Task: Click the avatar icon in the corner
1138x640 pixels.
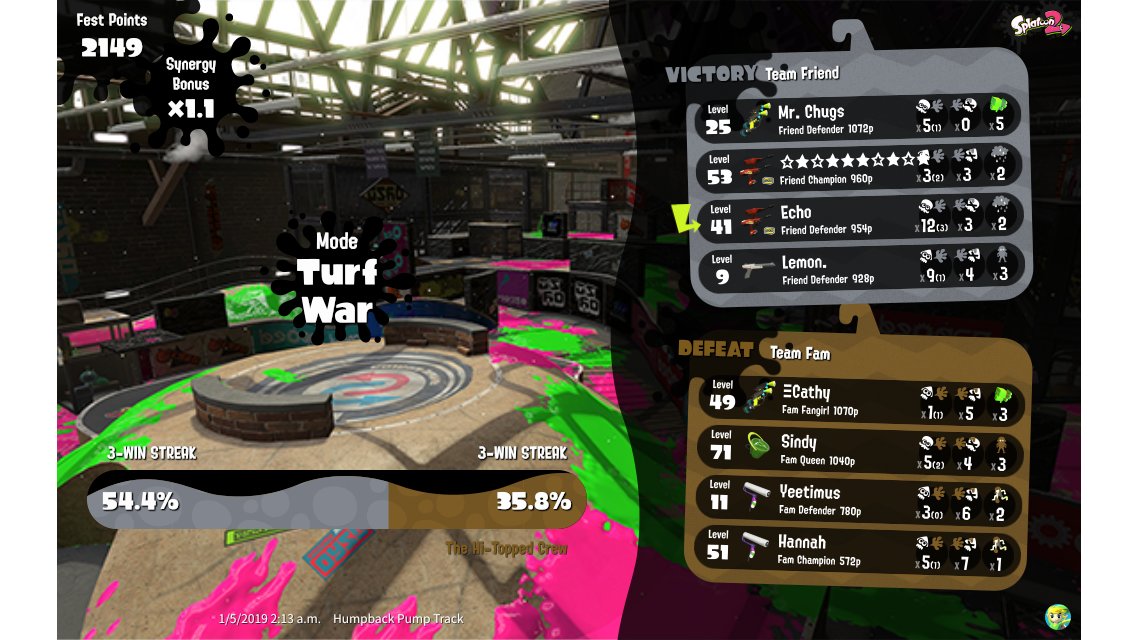Action: 1057,616
